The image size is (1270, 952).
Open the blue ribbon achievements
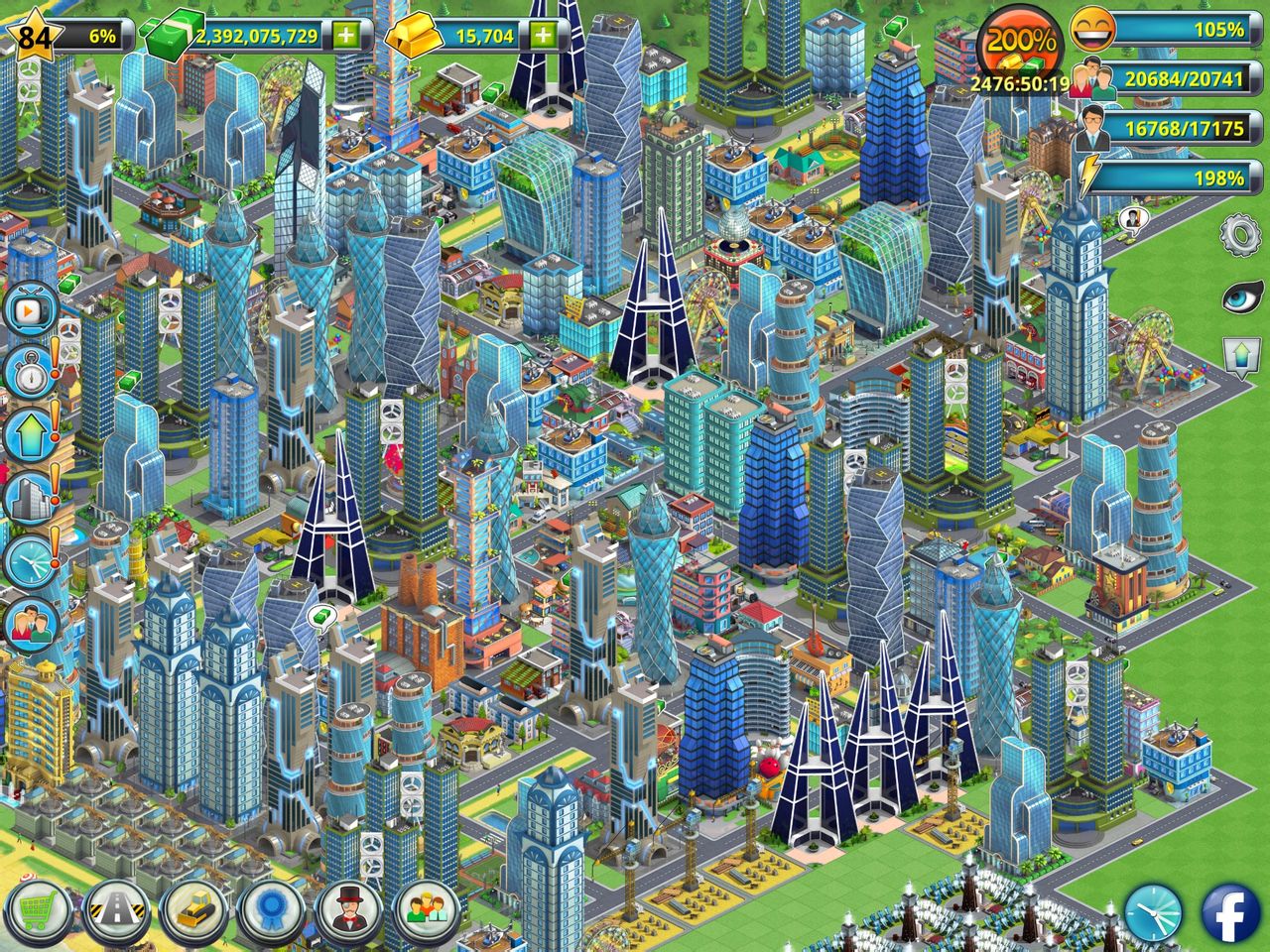[x=271, y=909]
